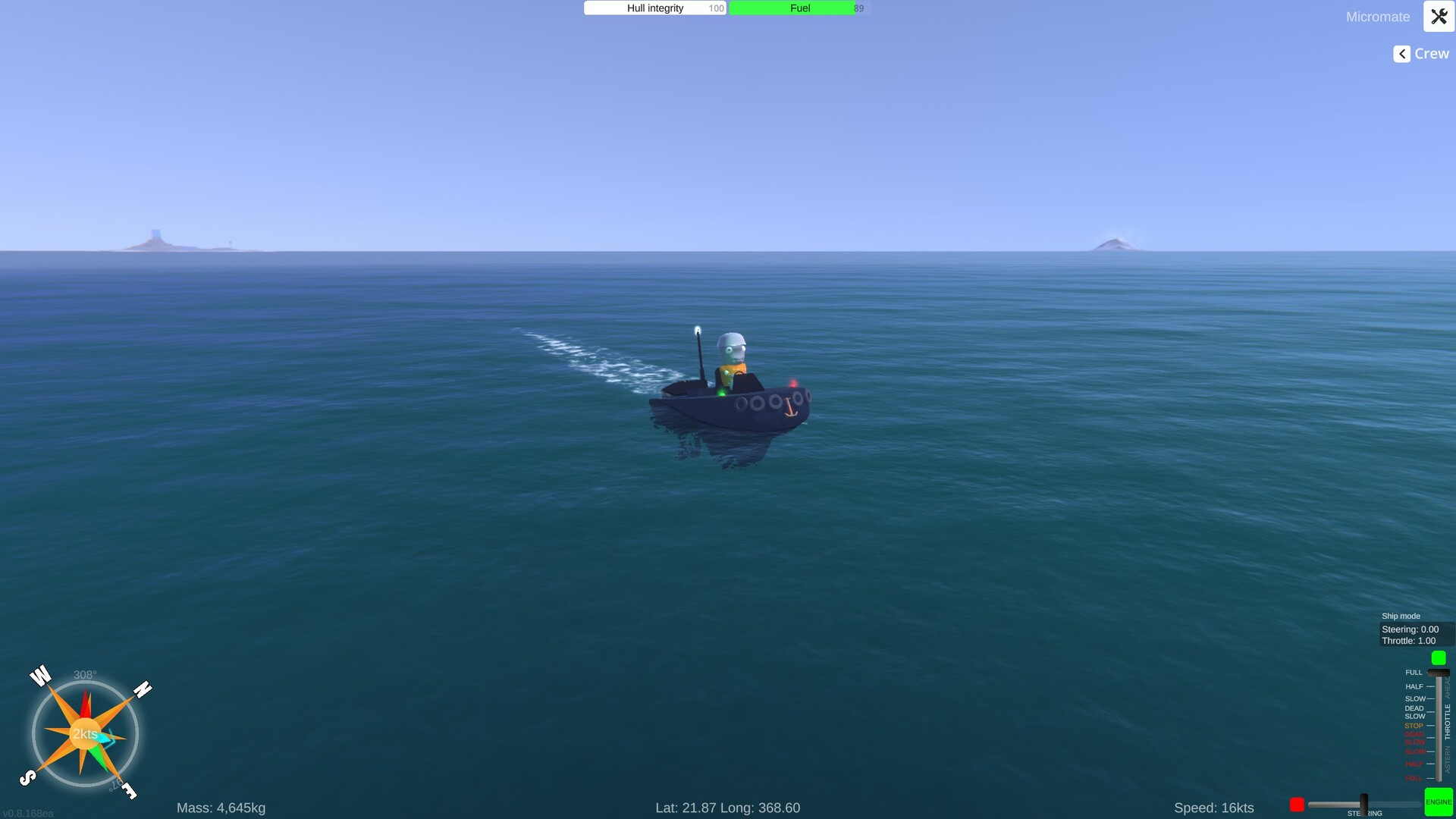Click the STEERING slider handle
1456x819 pixels.
pos(1363,802)
